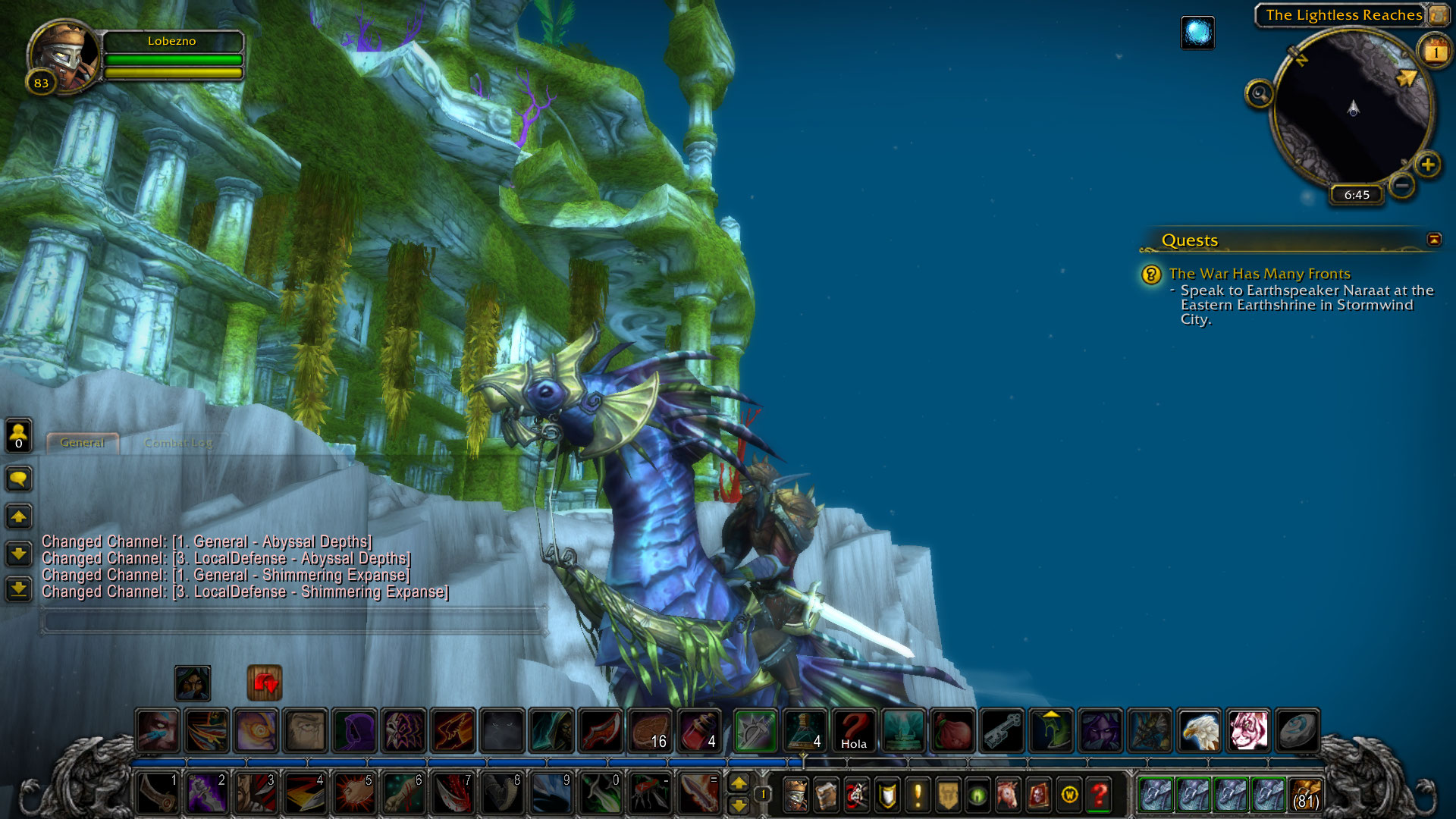Open the chat speech bubble menu
Image resolution: width=1456 pixels, height=819 pixels.
19,479
